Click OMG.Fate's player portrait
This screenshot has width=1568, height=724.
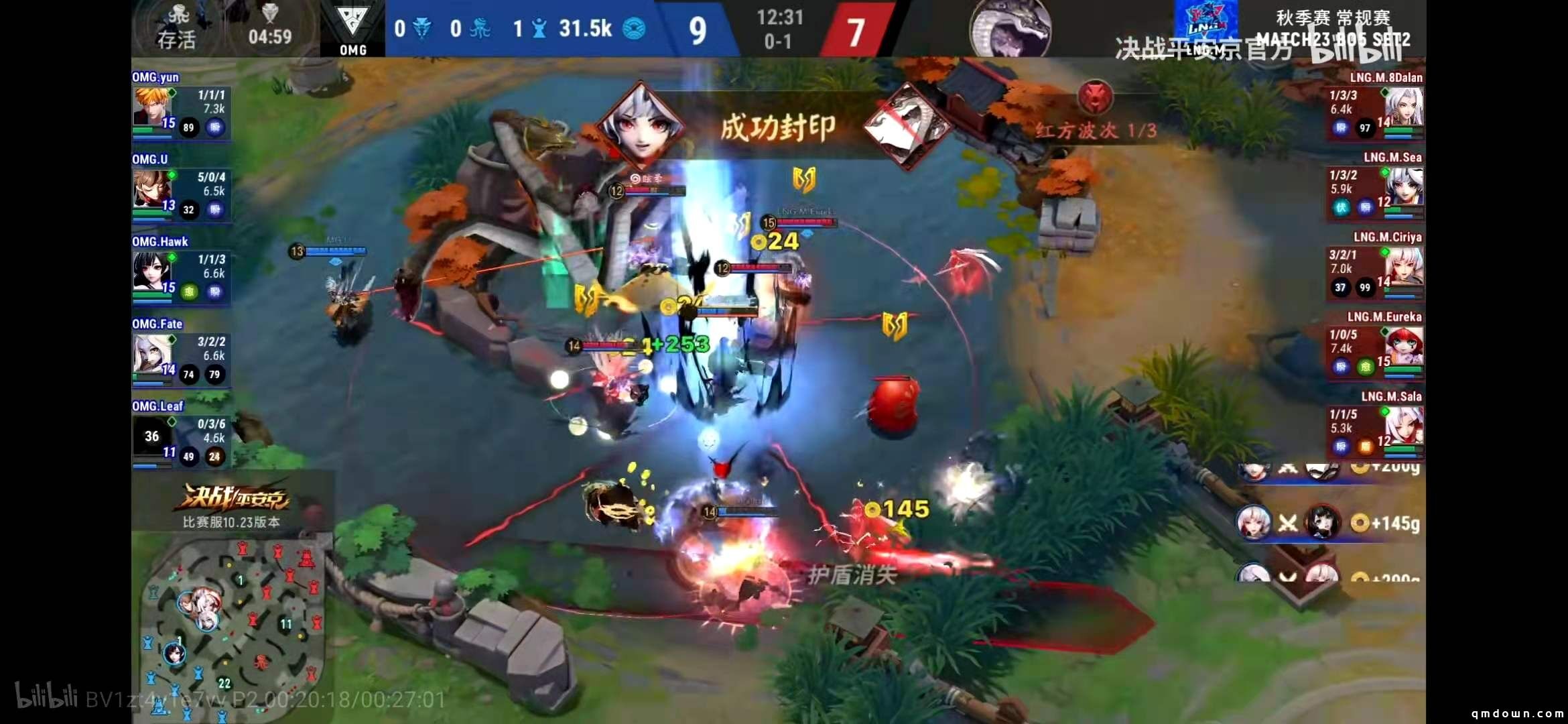[x=153, y=354]
